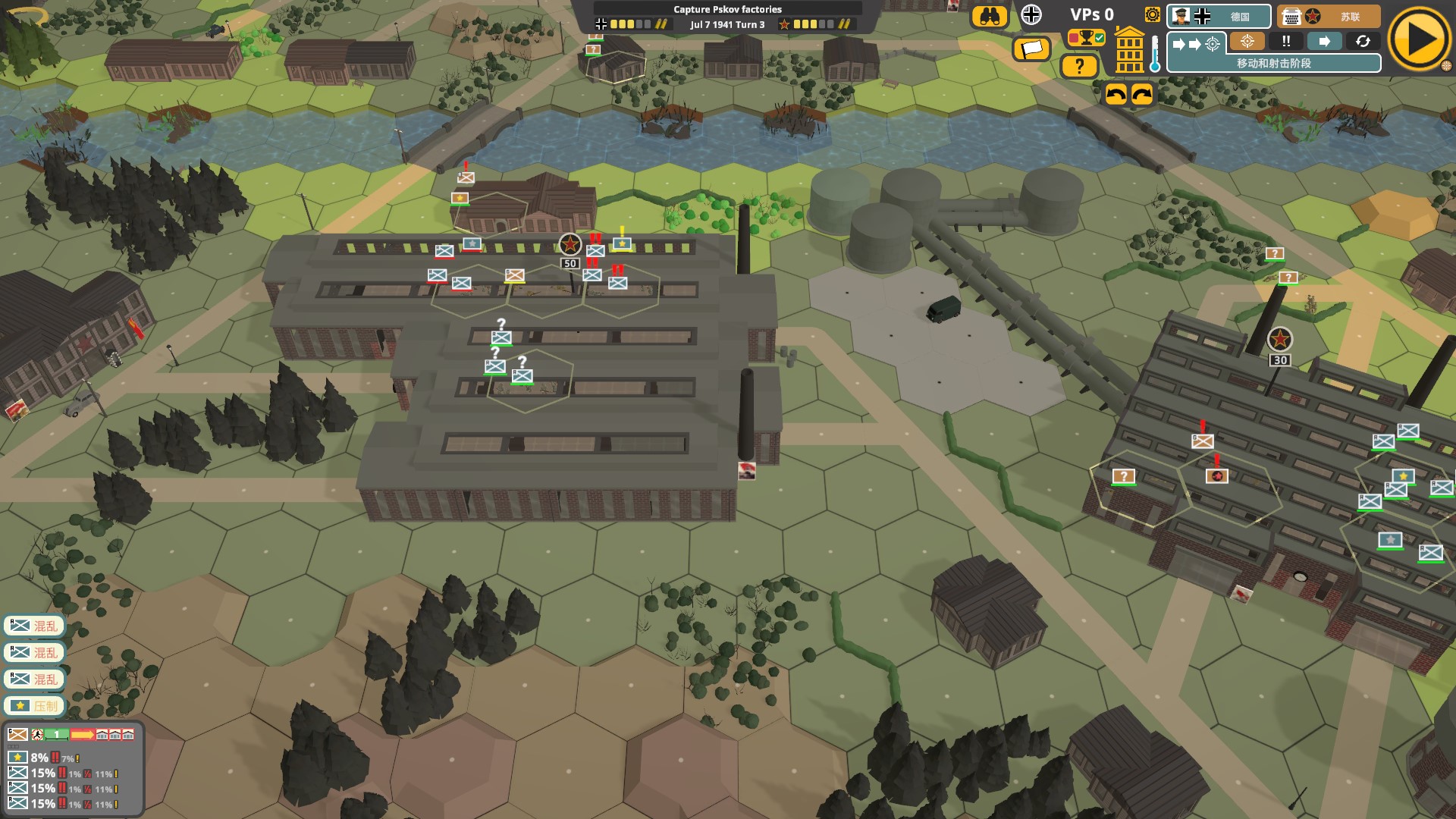Redo with the right curved arrow button
1456x819 pixels.
coord(1142,94)
